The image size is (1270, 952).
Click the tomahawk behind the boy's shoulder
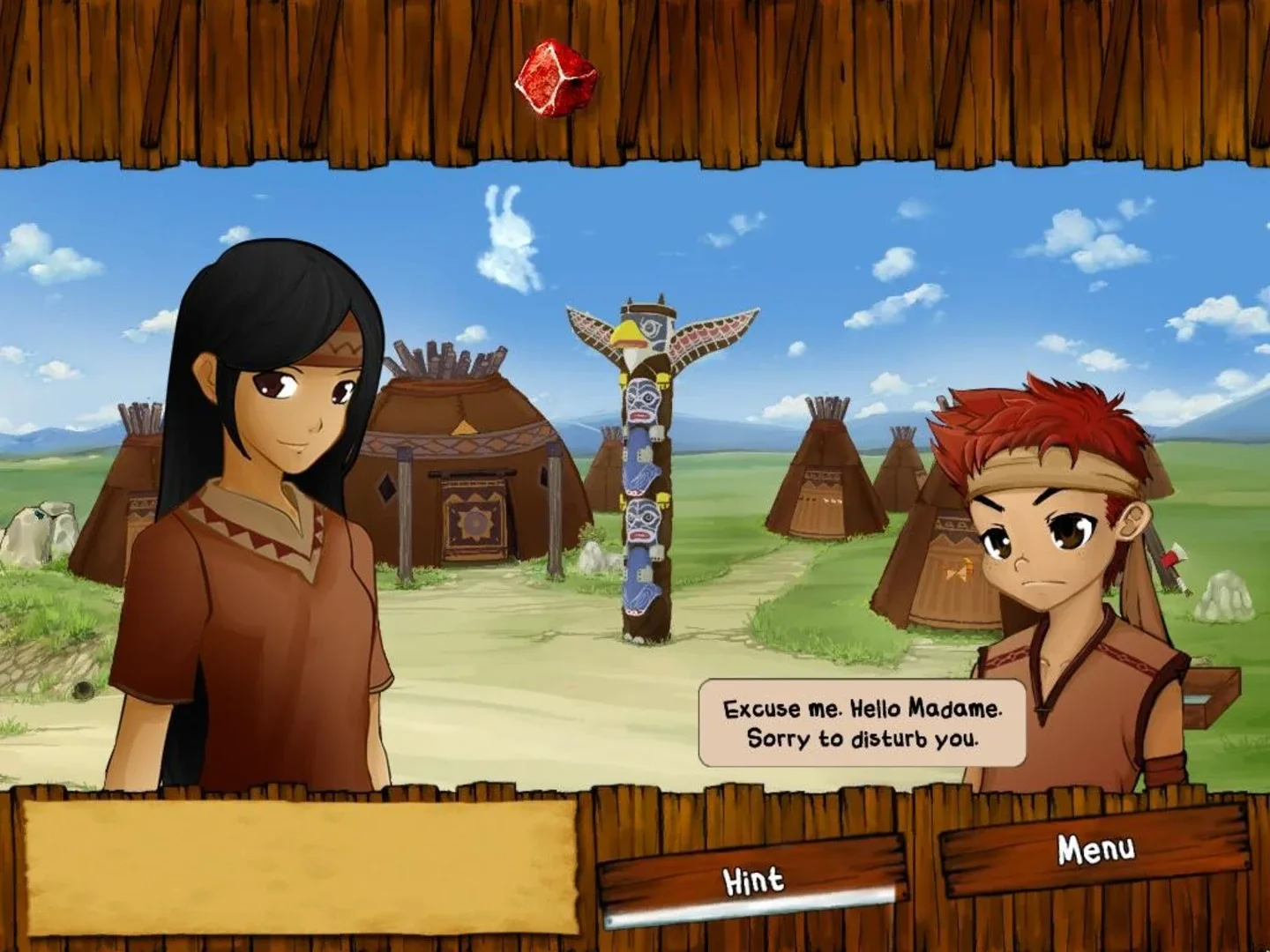(1173, 556)
